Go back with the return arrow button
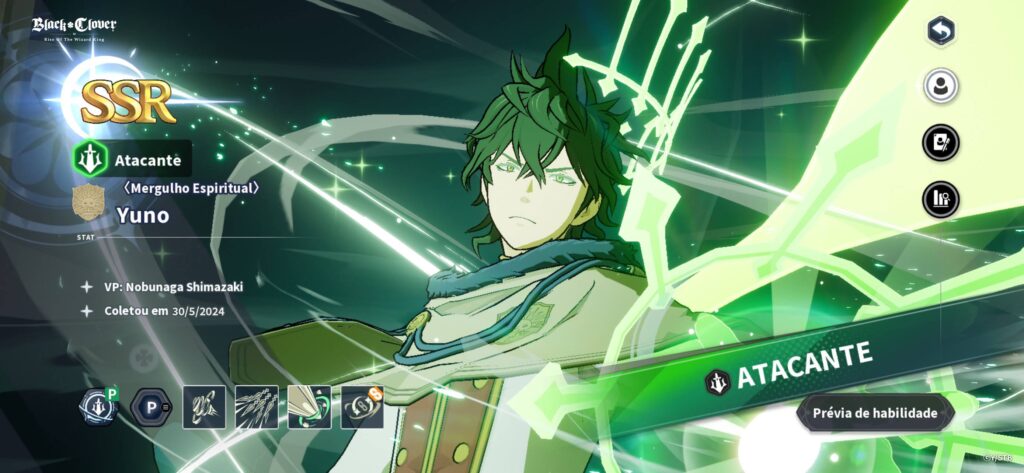The image size is (1024, 473). 940,31
